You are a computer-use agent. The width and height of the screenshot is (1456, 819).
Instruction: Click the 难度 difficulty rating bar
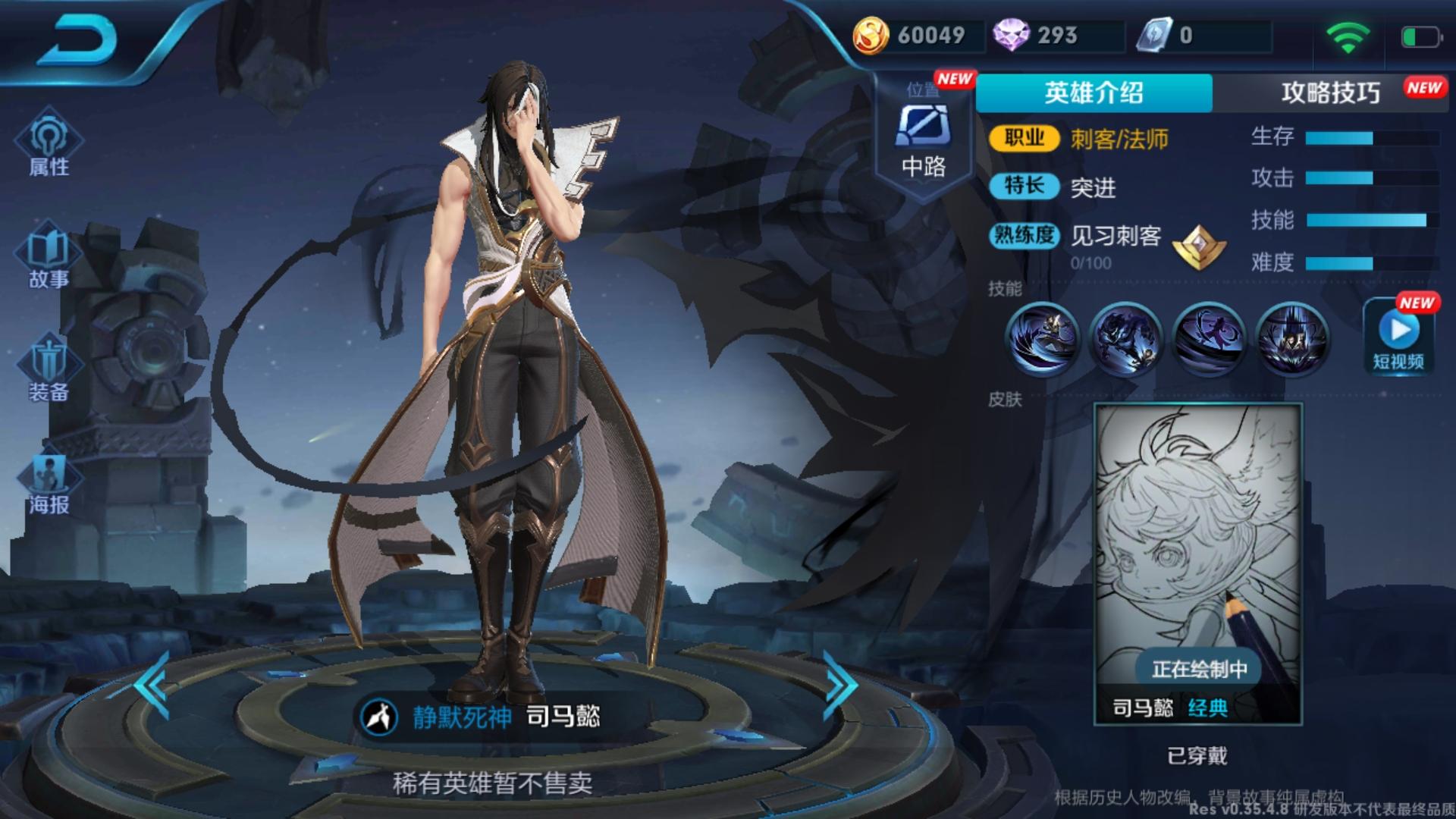point(1365,262)
